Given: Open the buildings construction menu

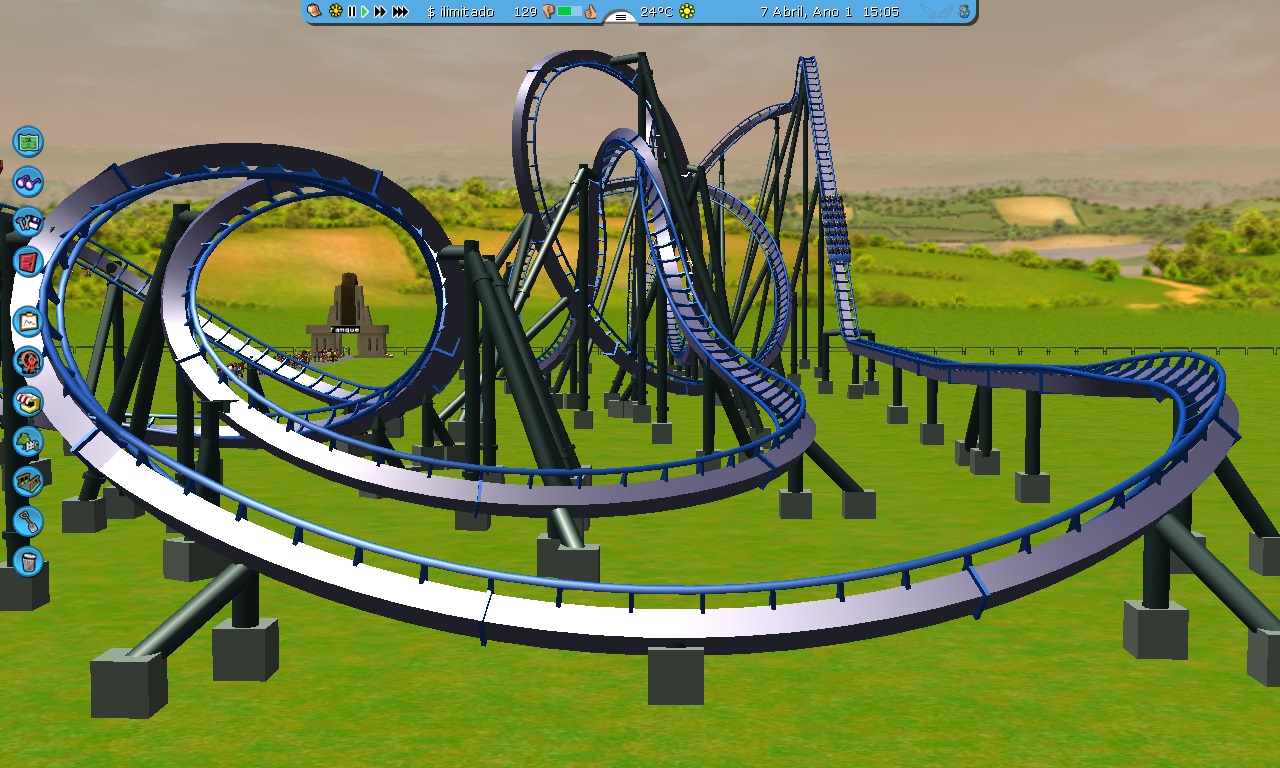Looking at the screenshot, I should point(27,481).
